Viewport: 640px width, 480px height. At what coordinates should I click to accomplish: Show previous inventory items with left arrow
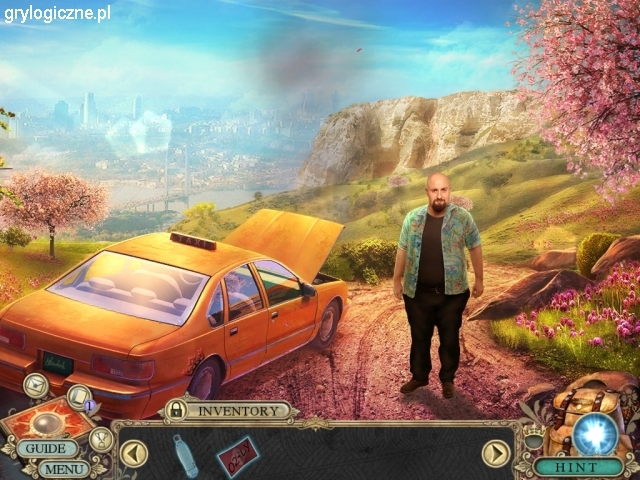(x=133, y=455)
